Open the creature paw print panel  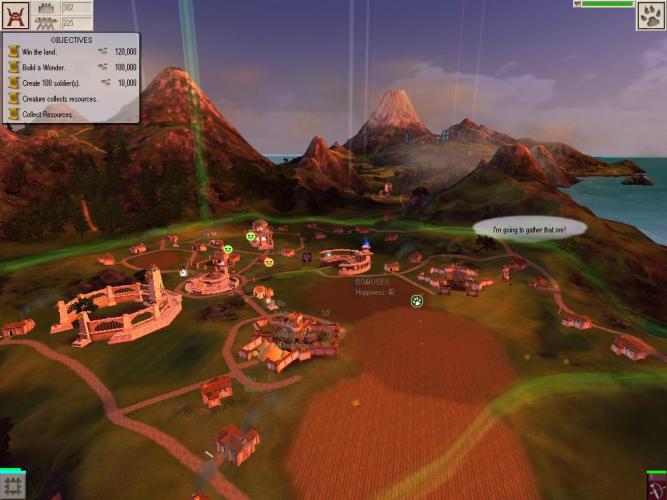pyautogui.click(x=650, y=17)
